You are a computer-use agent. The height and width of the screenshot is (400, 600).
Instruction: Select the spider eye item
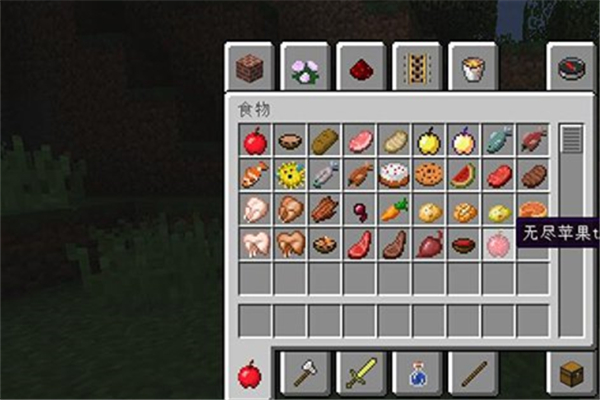point(360,211)
